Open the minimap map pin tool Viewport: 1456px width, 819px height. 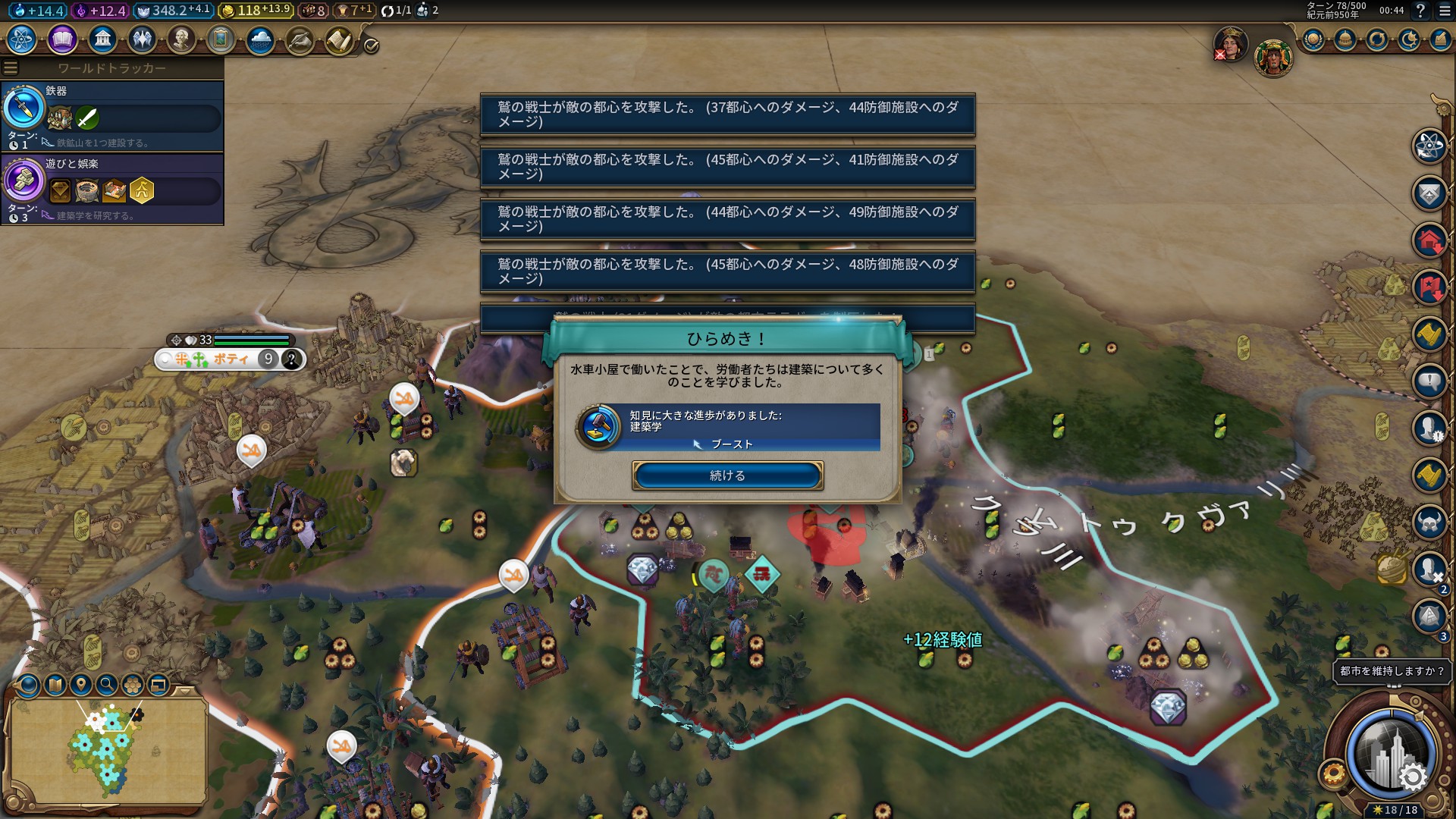coord(81,685)
